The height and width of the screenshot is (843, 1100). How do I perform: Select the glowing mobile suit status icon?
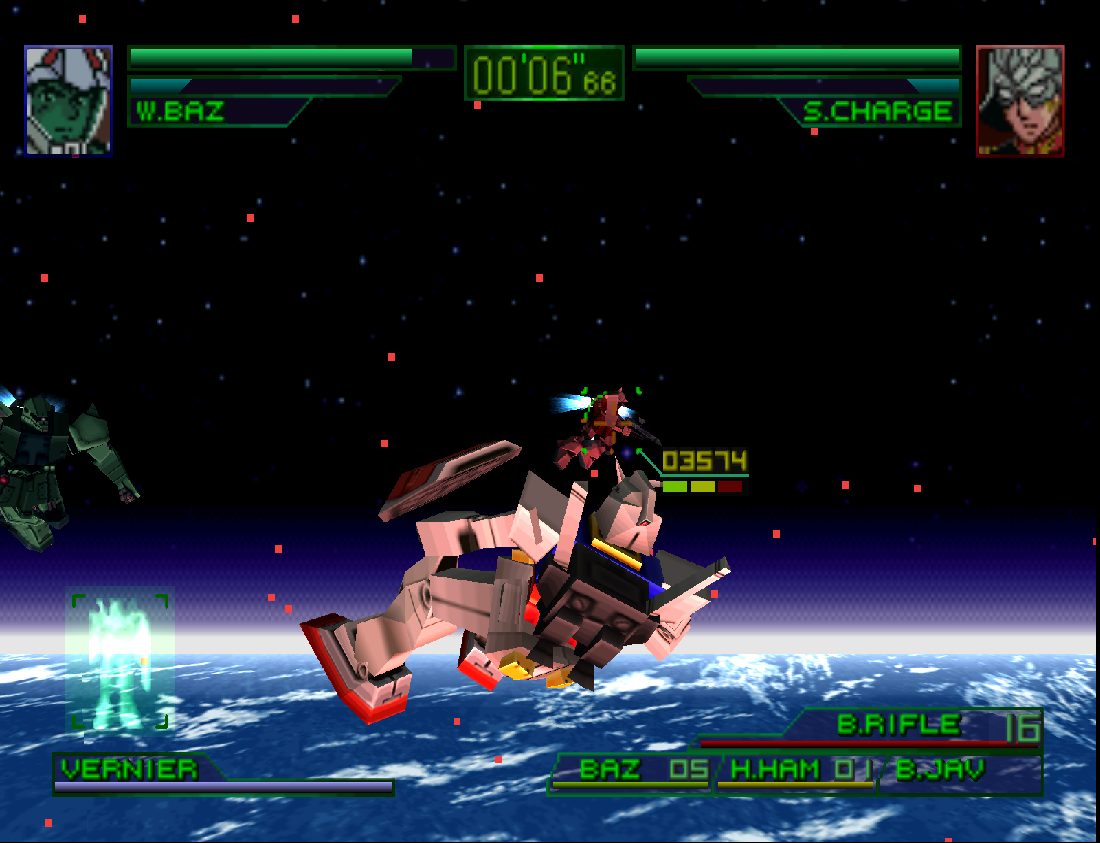click(x=119, y=659)
